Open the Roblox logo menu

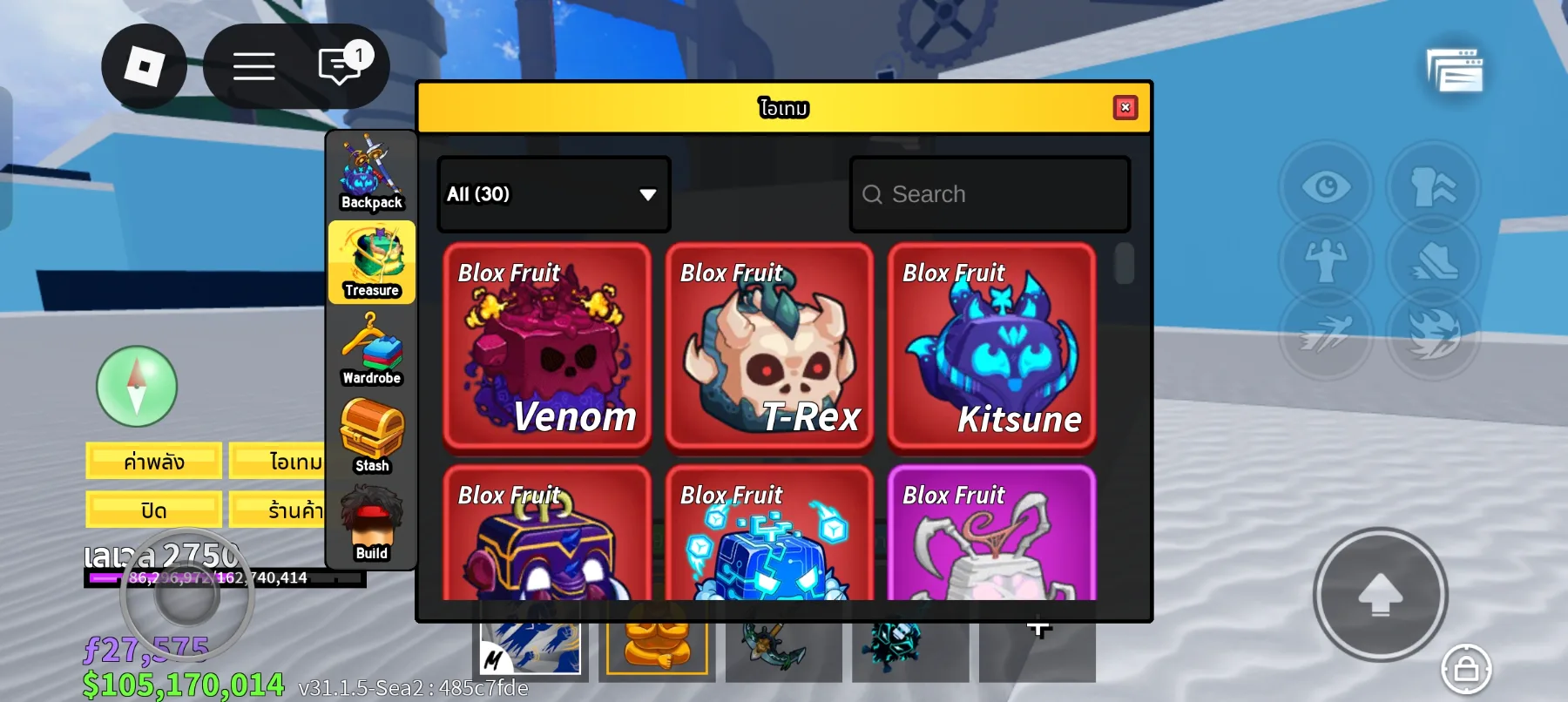145,67
